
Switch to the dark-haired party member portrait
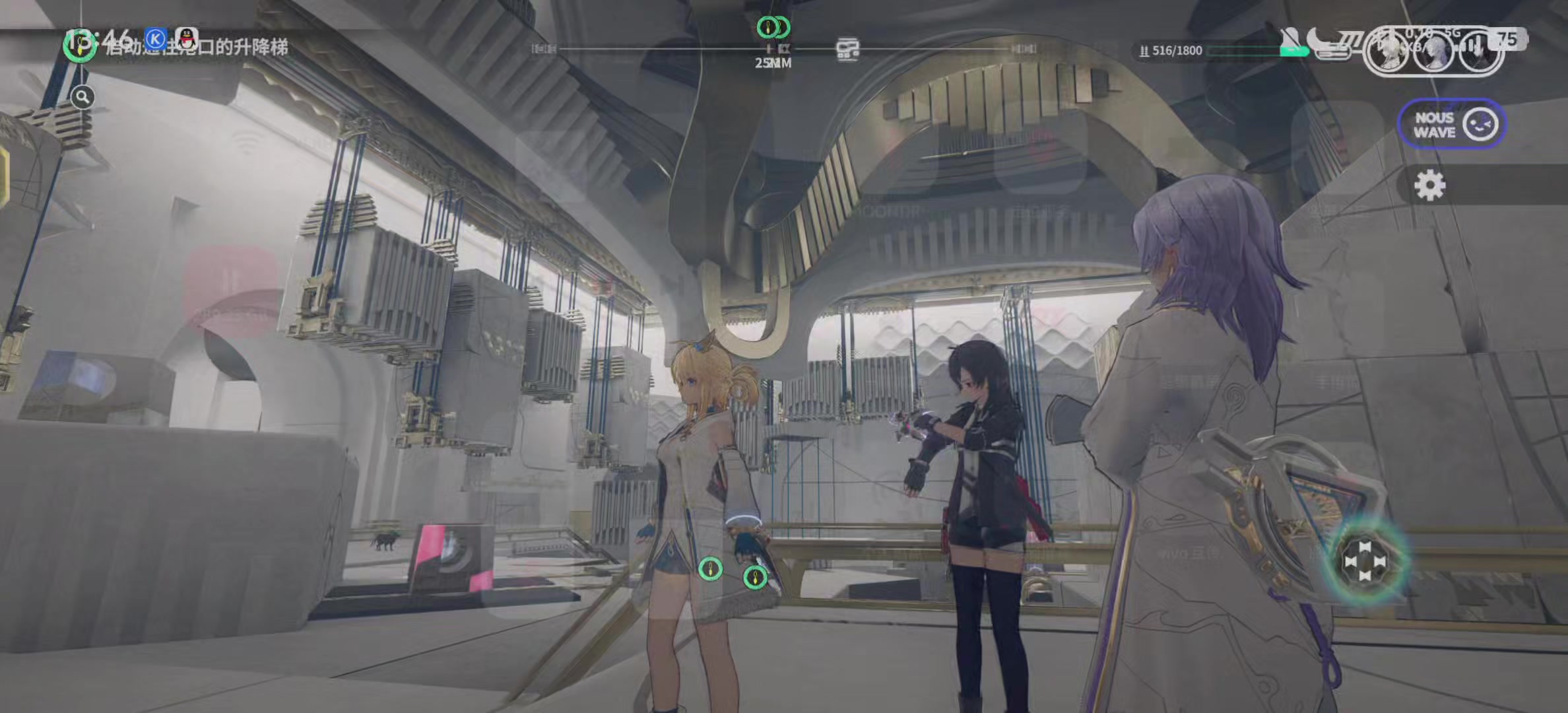(1480, 50)
